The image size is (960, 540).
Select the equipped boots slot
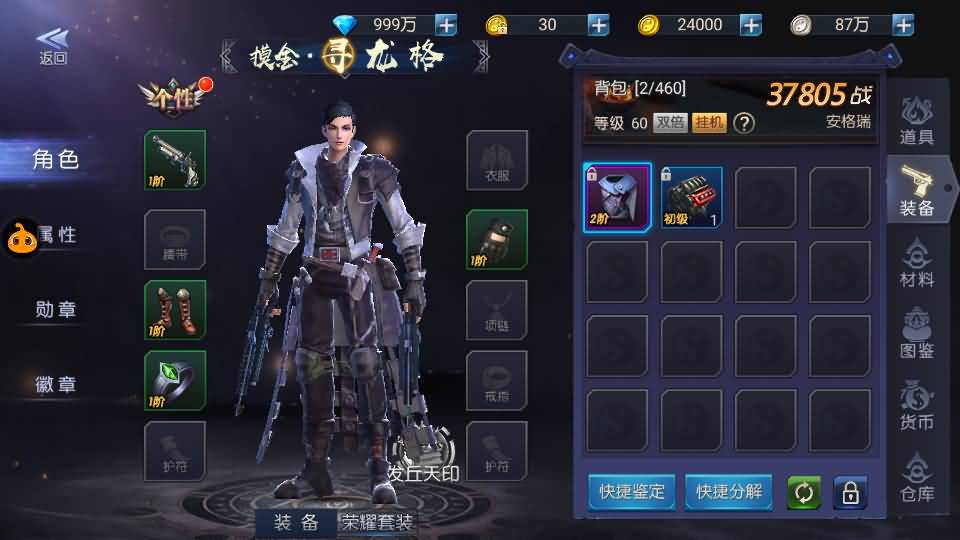click(x=175, y=310)
